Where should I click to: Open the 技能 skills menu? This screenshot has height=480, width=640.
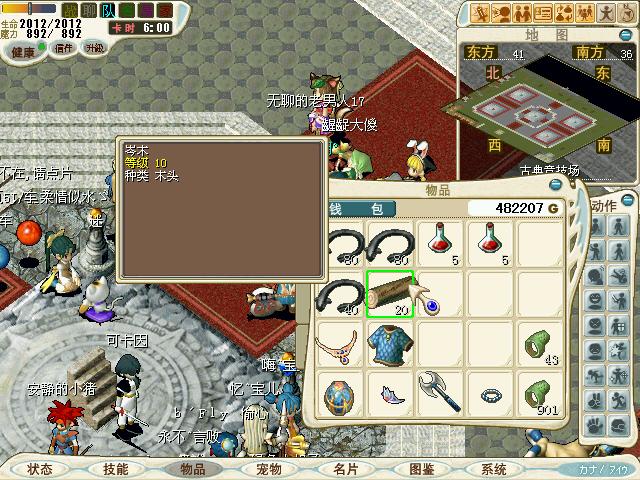[116, 469]
